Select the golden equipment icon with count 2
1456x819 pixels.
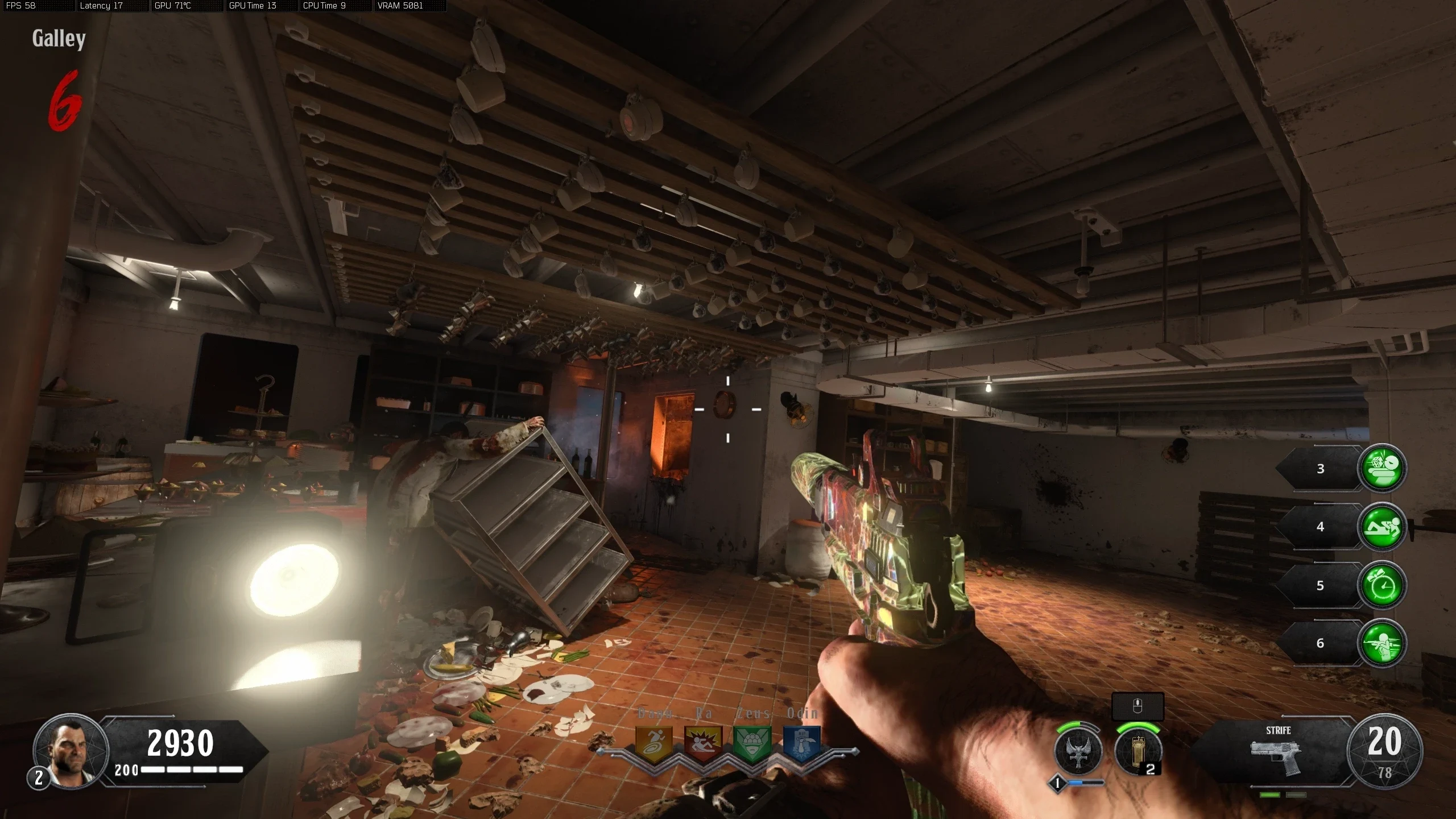click(x=1137, y=751)
